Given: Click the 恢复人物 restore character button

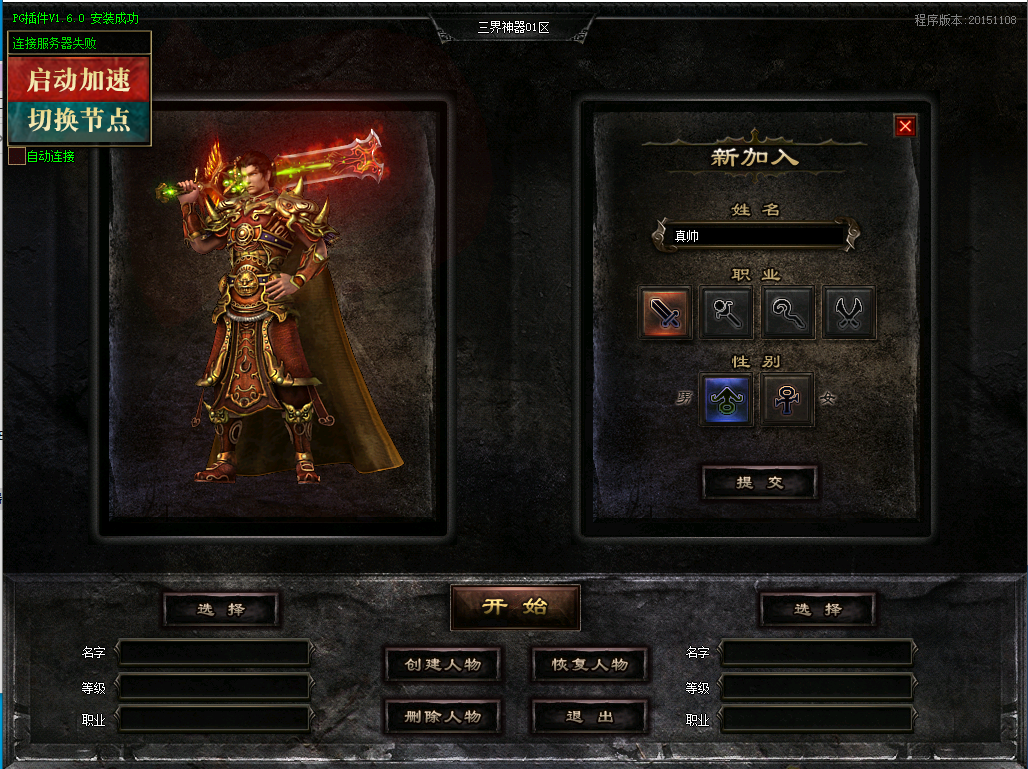Looking at the screenshot, I should click(x=590, y=664).
